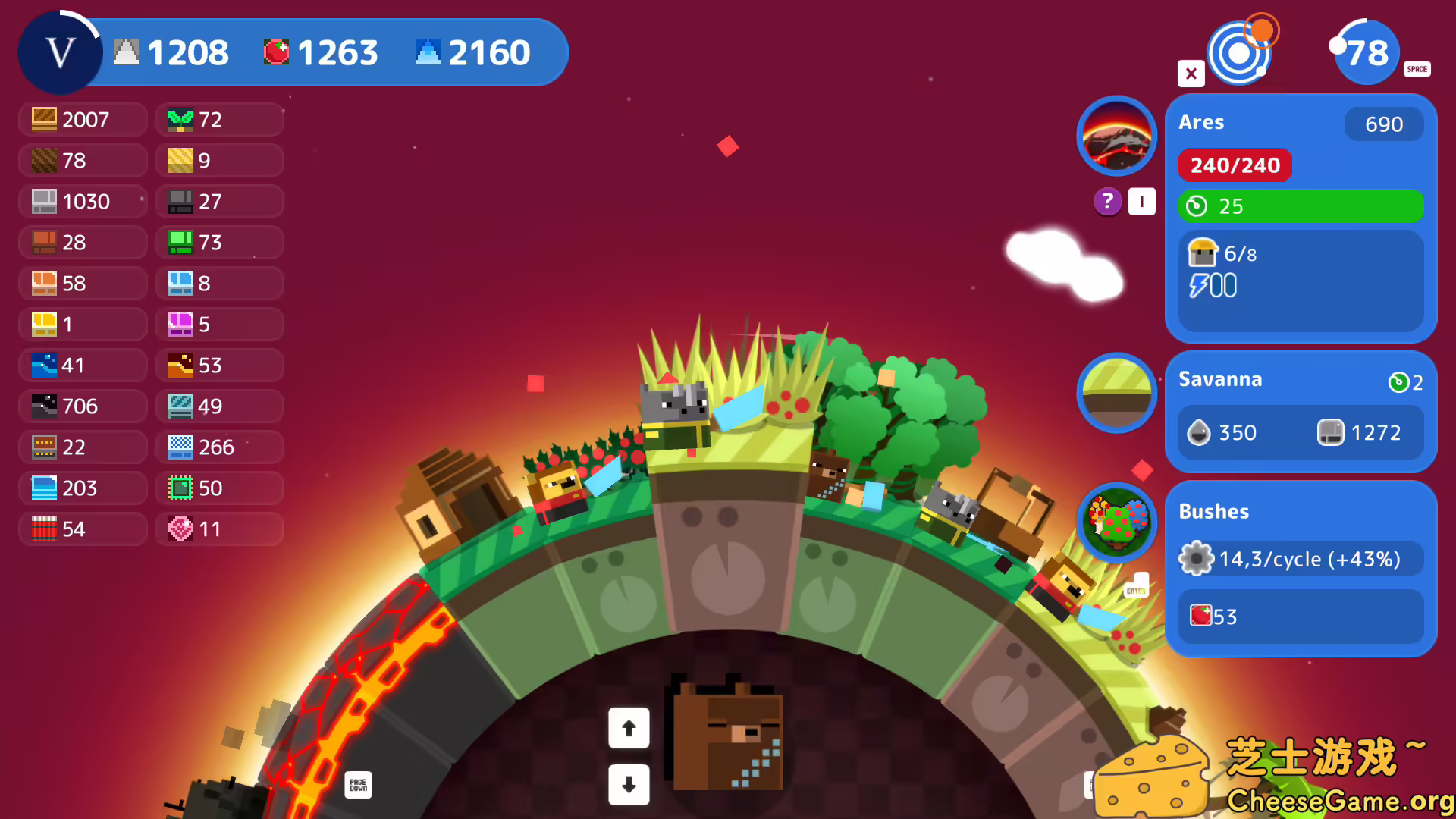Collapse downward with the down arrow button
This screenshot has width=1456, height=819.
point(629,786)
